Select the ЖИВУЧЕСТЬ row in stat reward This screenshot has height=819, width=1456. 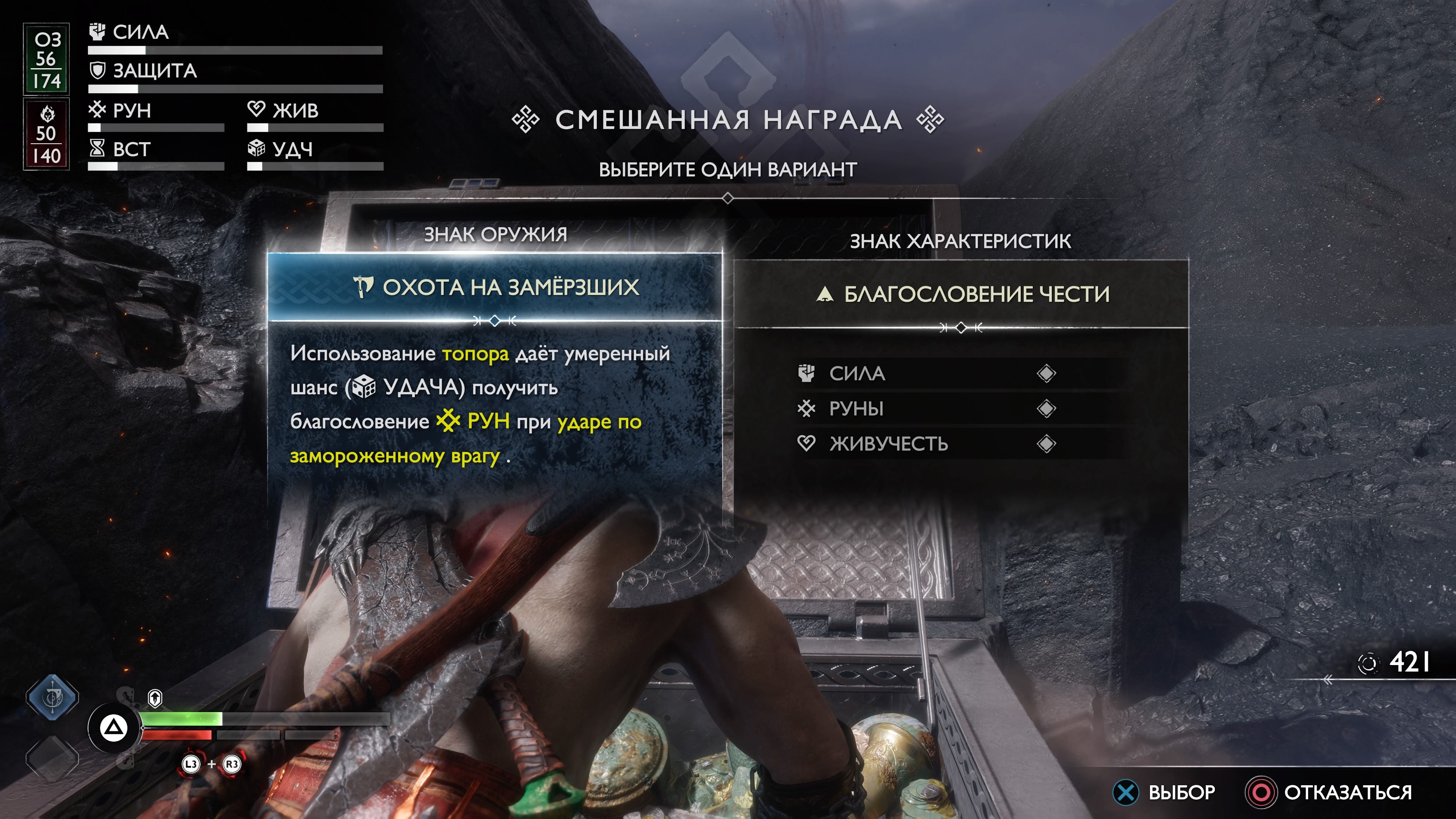(927, 444)
